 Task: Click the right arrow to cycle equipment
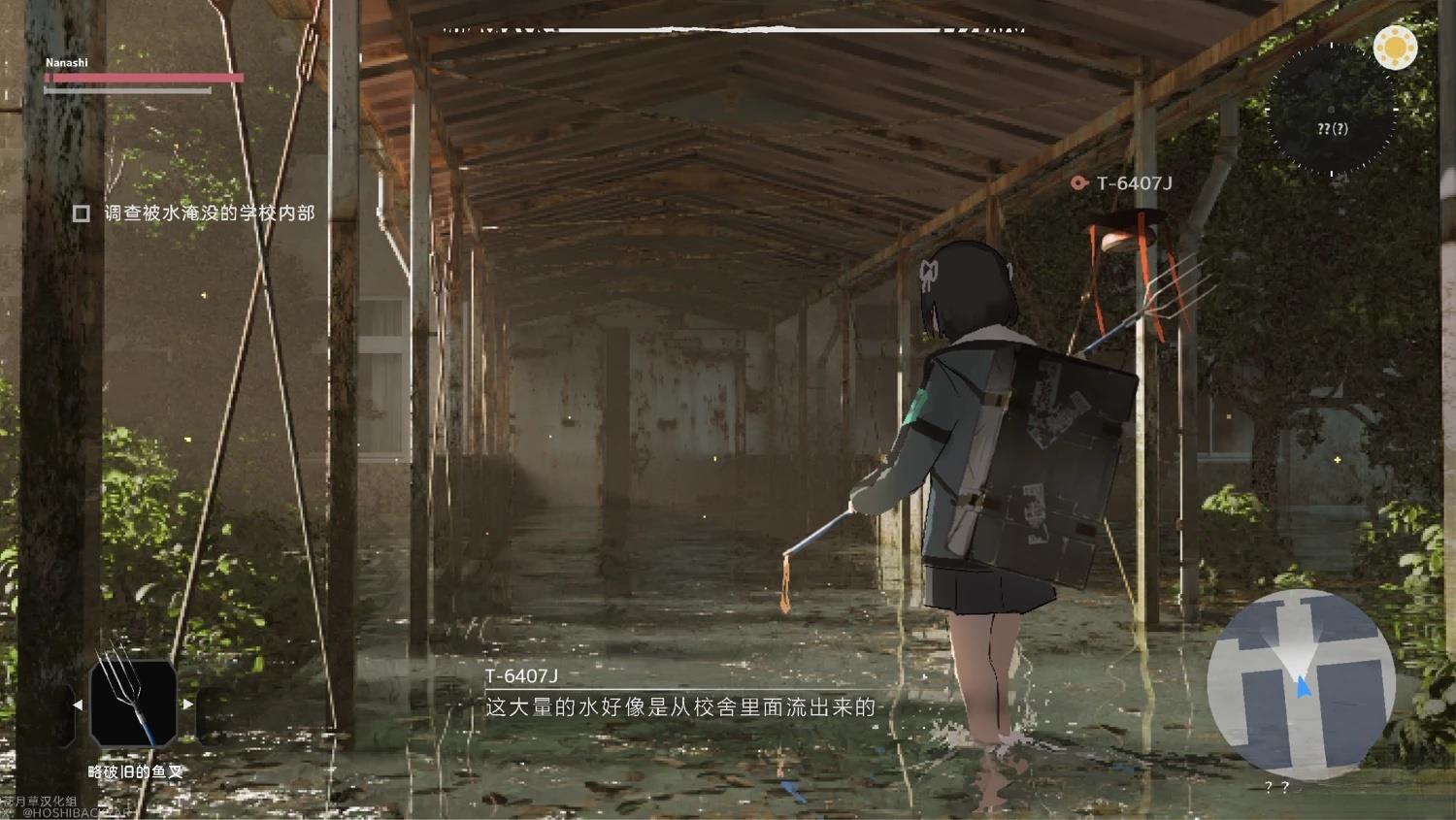[x=186, y=705]
